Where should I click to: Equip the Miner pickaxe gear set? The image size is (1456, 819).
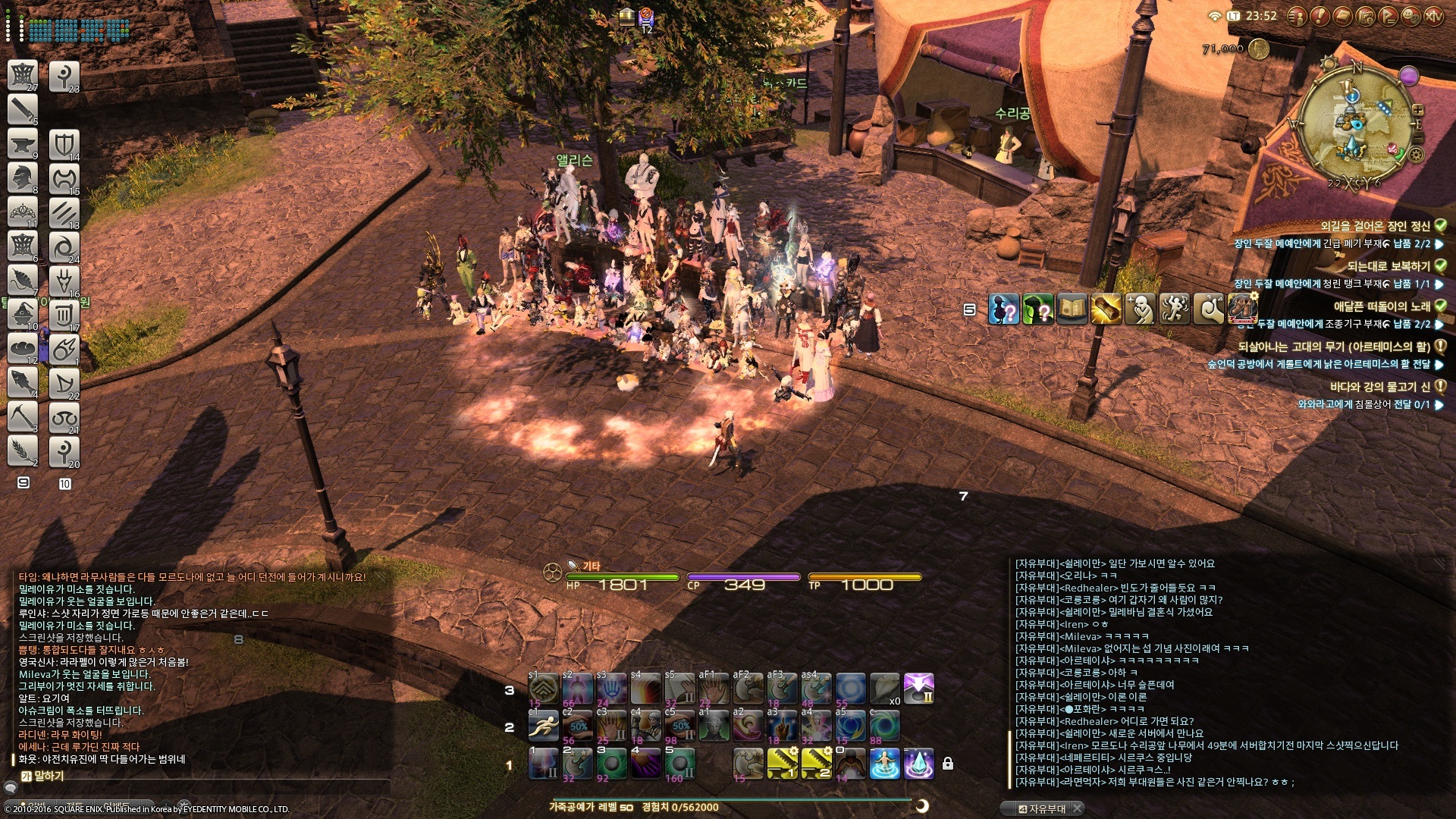(23, 416)
